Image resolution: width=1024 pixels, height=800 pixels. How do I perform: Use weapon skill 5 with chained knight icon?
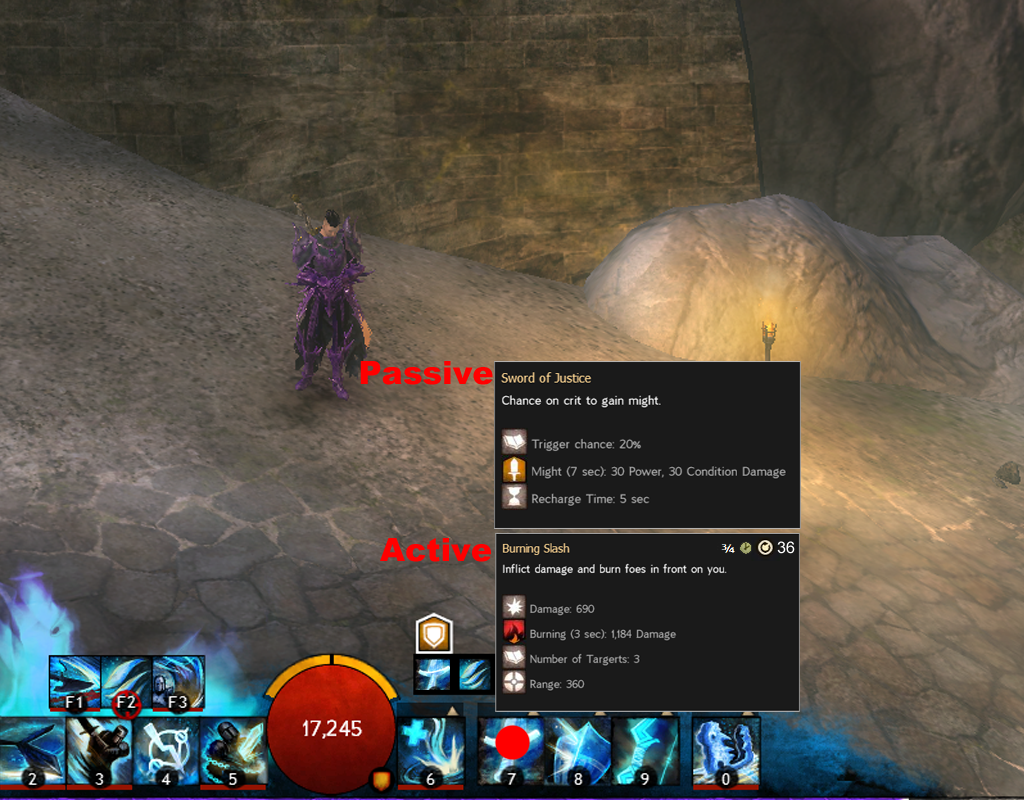tap(232, 751)
